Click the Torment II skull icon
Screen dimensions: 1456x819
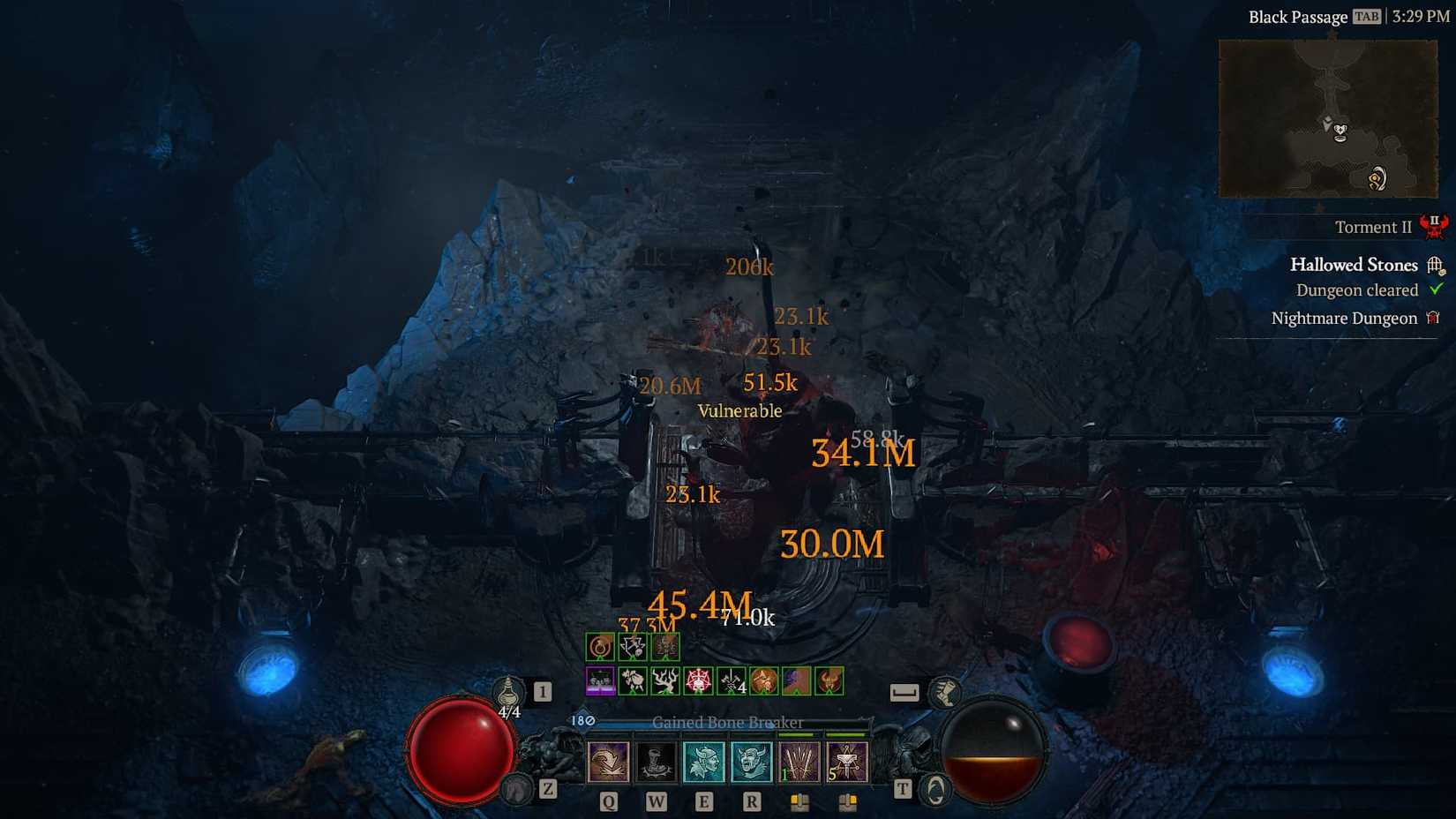(x=1434, y=227)
